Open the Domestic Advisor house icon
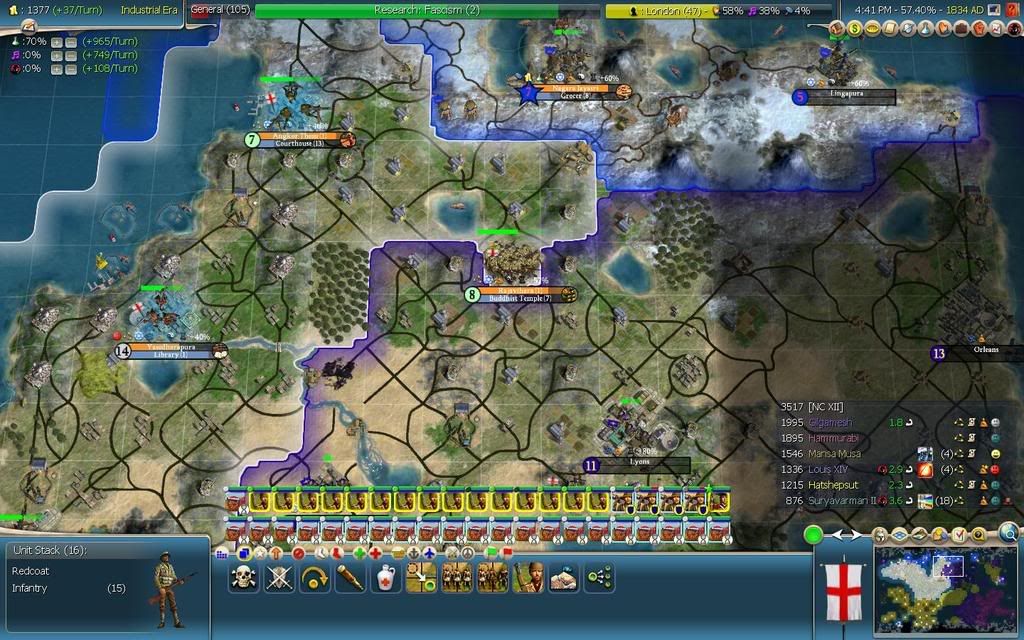This screenshot has height=640, width=1024. [x=838, y=29]
